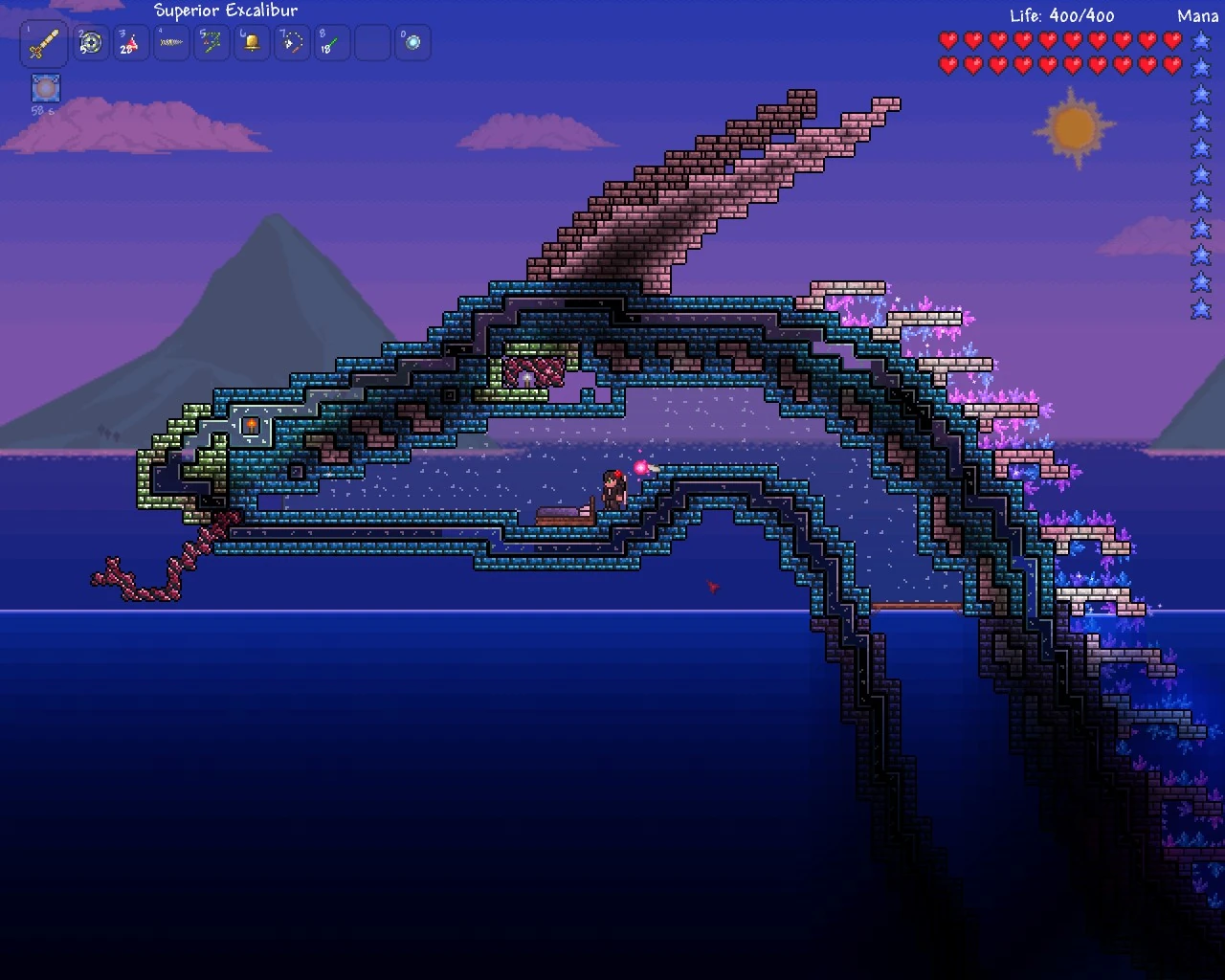Select the yoyo in hotbar slot 2
The width and height of the screenshot is (1225, 980).
pyautogui.click(x=90, y=42)
